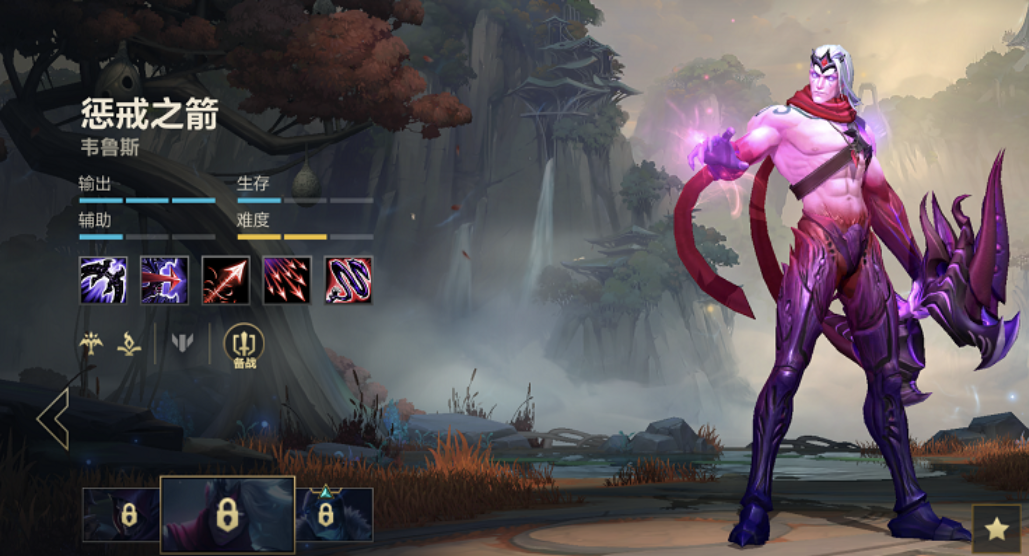The height and width of the screenshot is (556, 1029).
Task: Pick the leftmost locked skin thumbnail
Action: pos(121,515)
